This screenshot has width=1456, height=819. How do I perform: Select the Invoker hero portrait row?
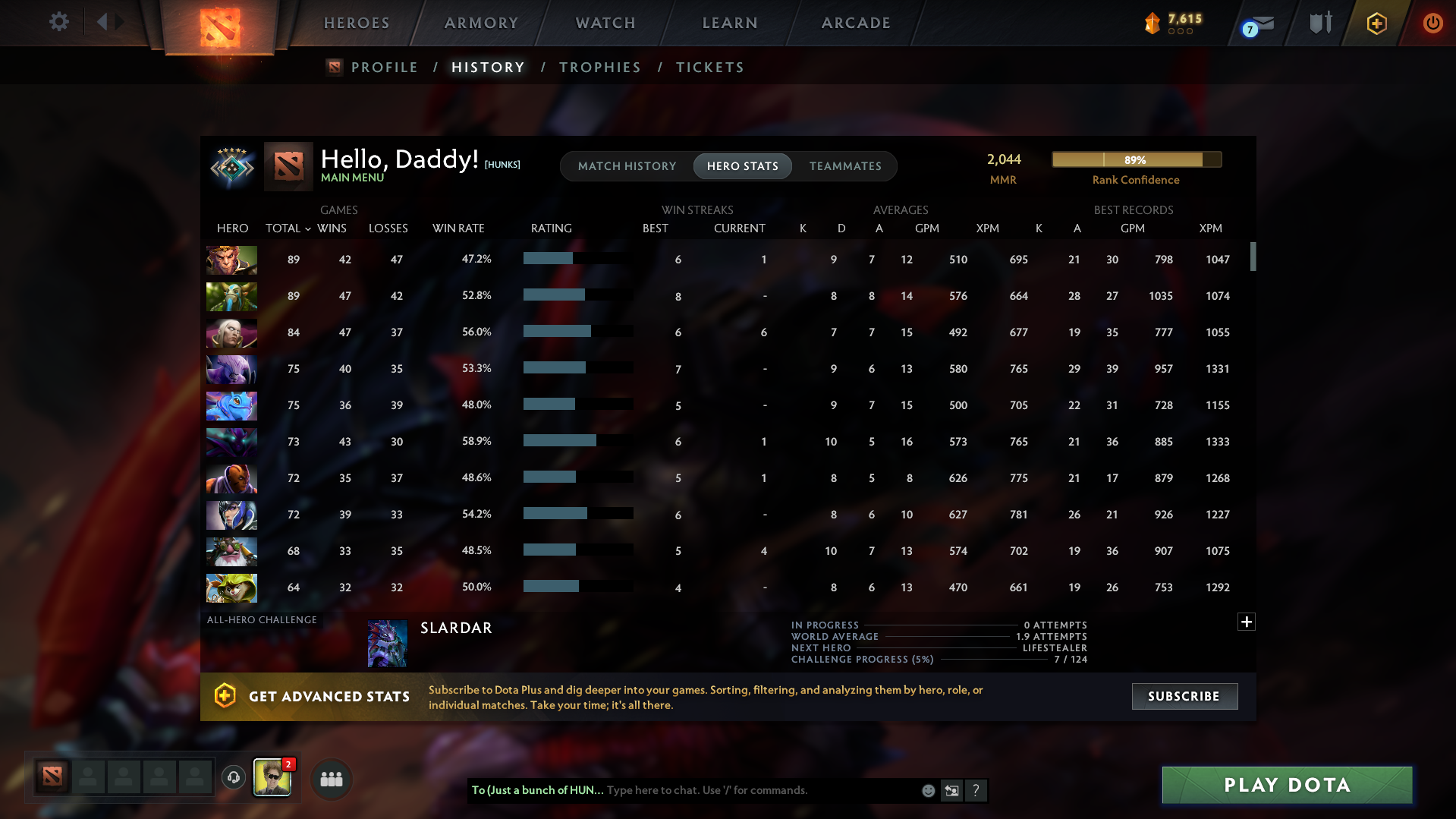click(x=231, y=332)
